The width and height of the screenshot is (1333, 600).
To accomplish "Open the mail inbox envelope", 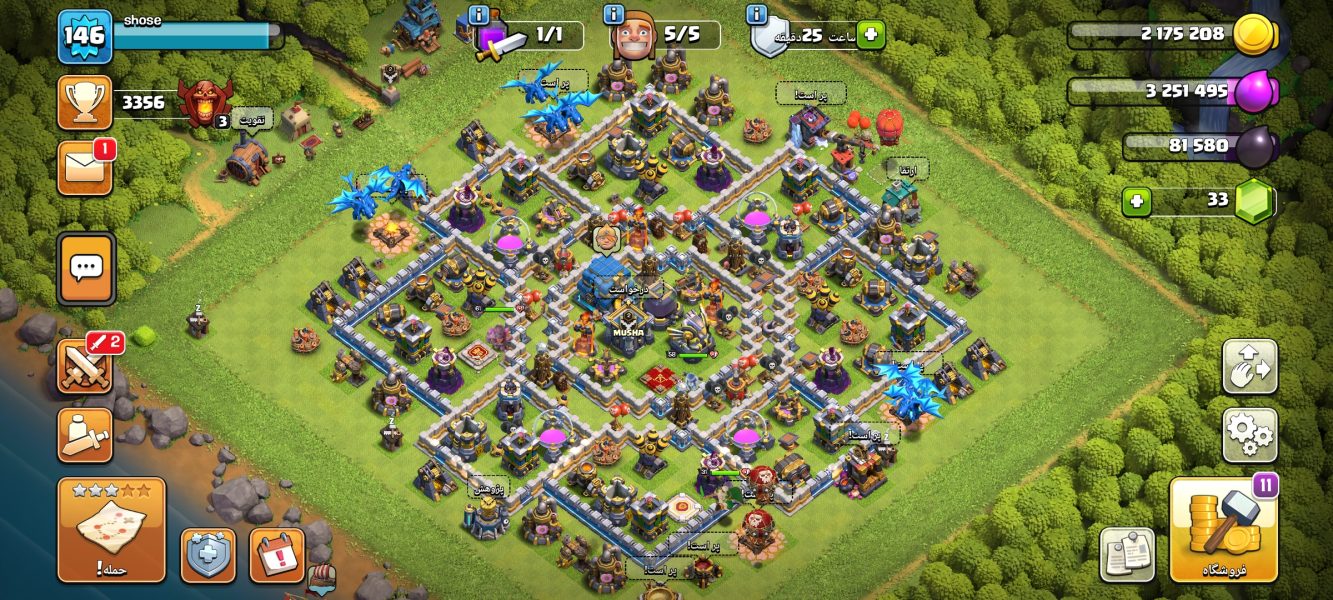I will (x=85, y=167).
